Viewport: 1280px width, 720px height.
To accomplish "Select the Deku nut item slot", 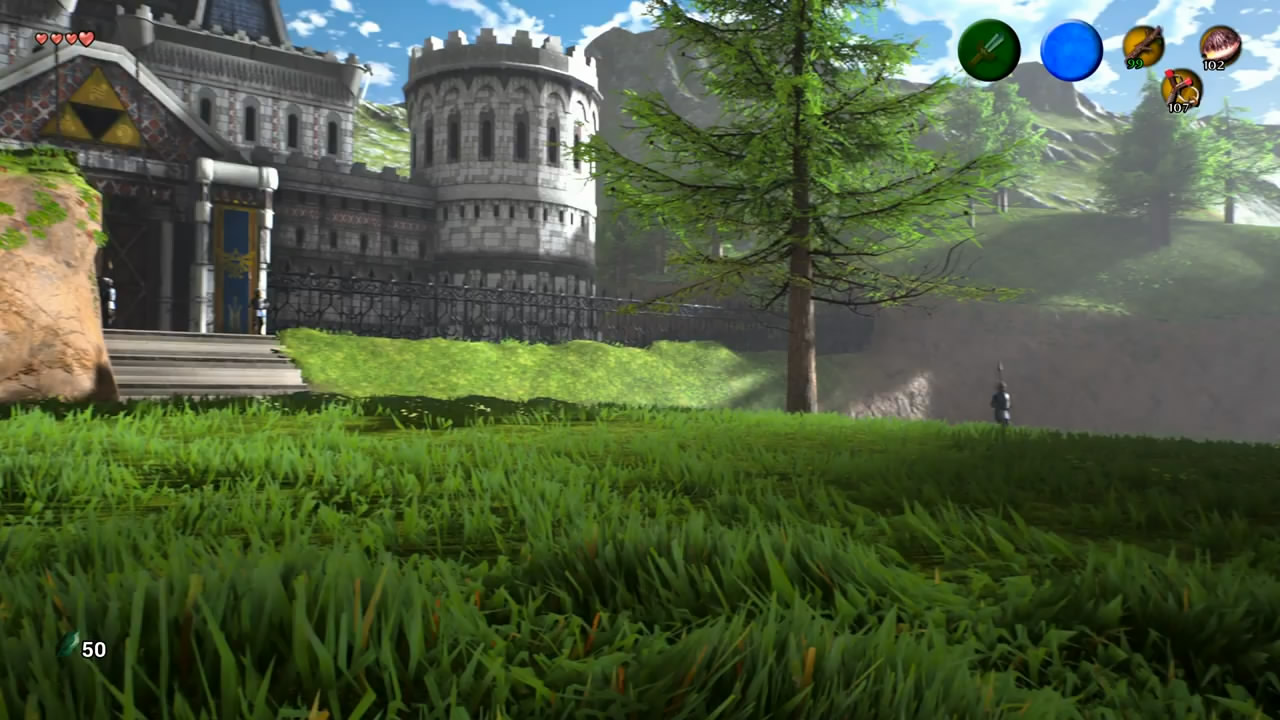I will (x=1220, y=45).
